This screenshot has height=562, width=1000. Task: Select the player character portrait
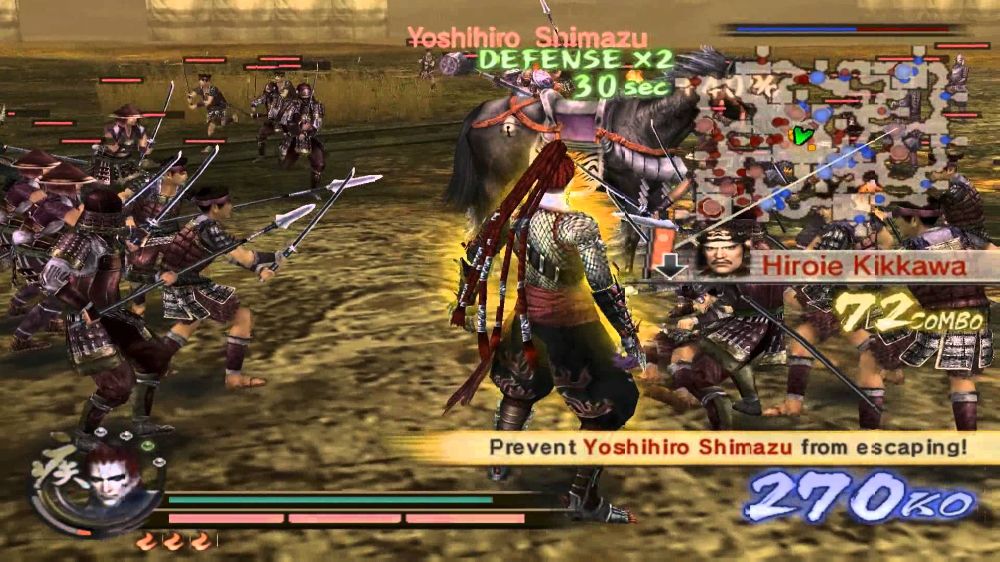[111, 476]
